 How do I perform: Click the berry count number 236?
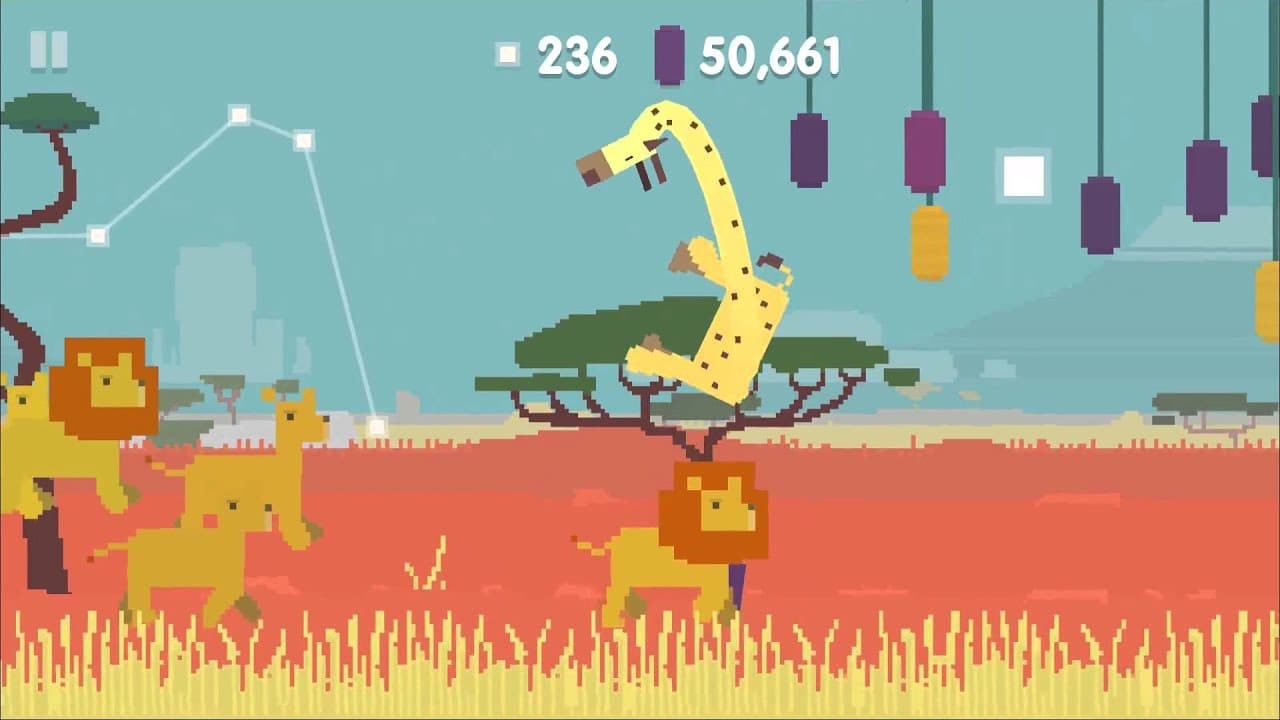[x=578, y=53]
